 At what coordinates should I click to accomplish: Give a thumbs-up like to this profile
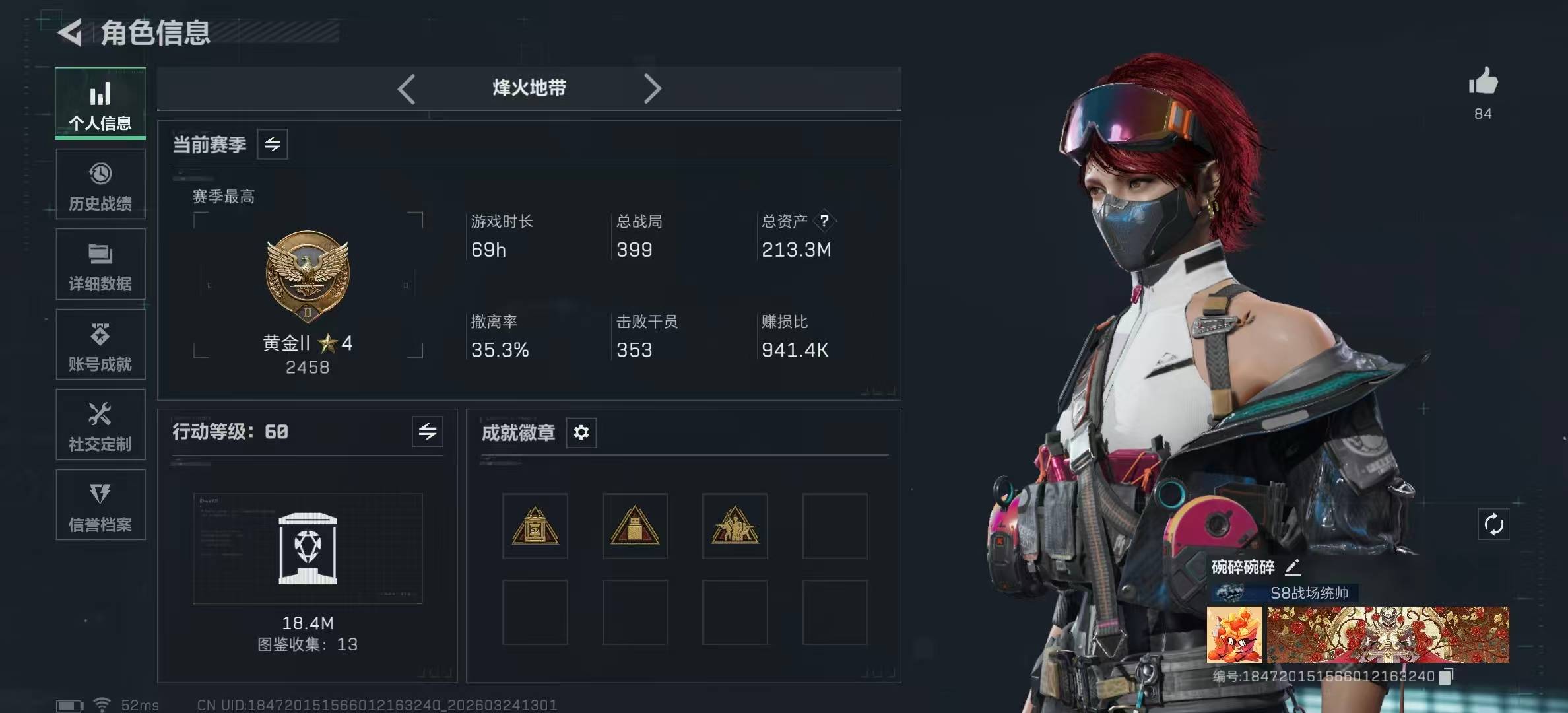(x=1483, y=82)
